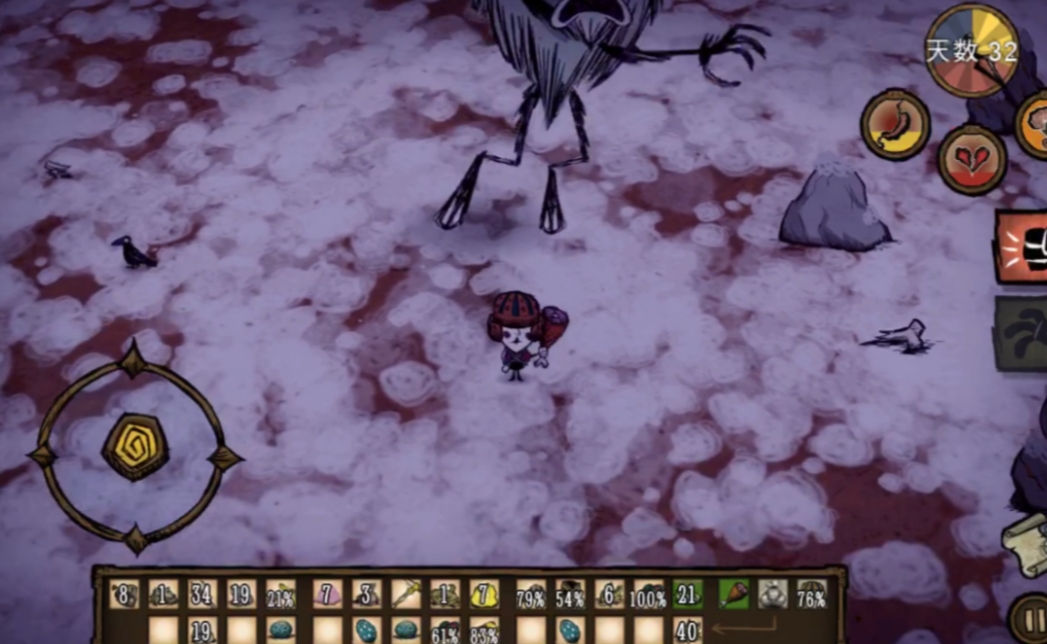Pick the item at 83% durability
Image resolution: width=1047 pixels, height=644 pixels.
point(484,630)
